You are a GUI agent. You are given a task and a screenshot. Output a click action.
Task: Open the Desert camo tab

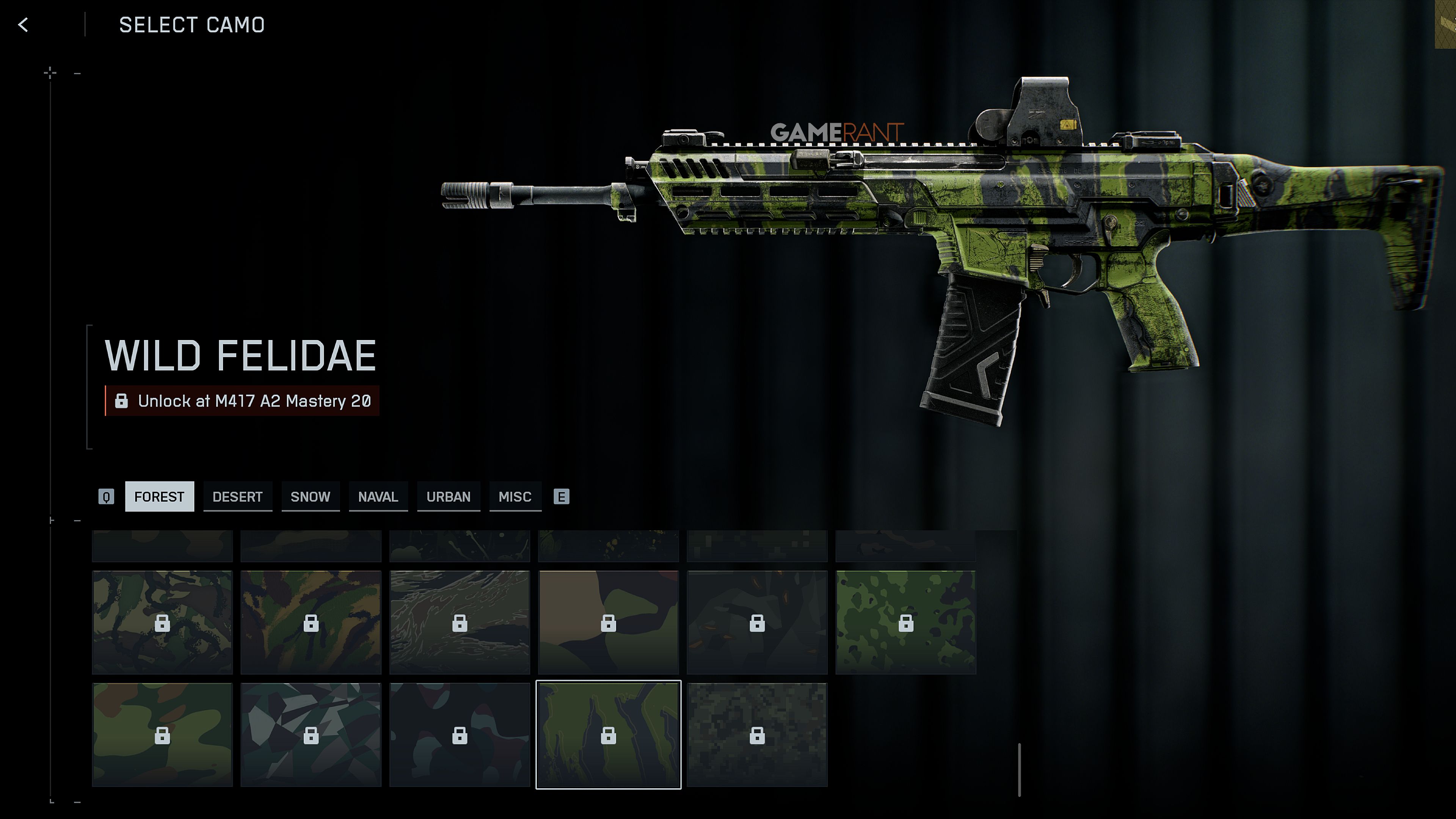tap(237, 496)
